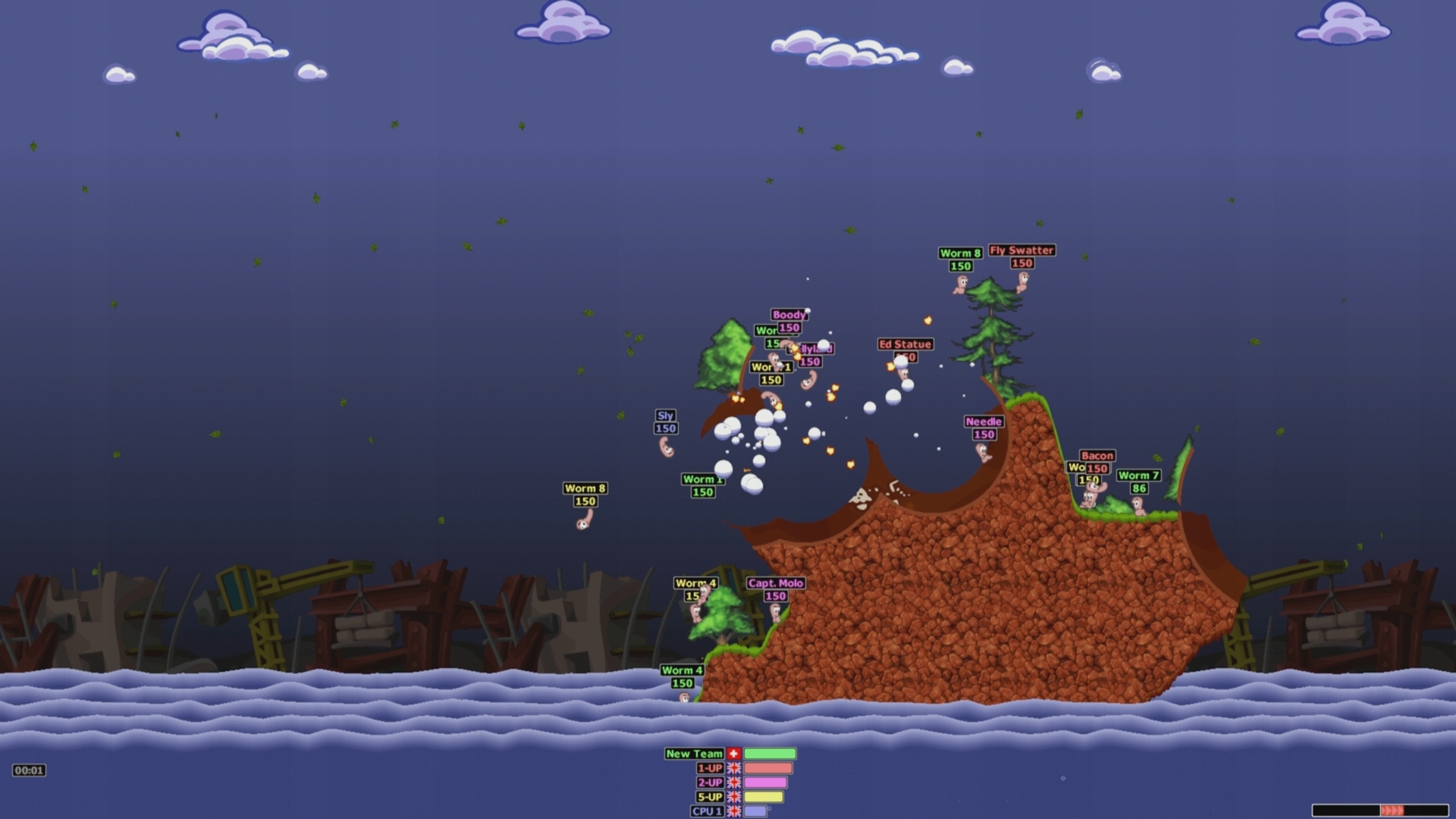This screenshot has height=819, width=1456.
Task: Click the Union Jack flag beside 2-UP
Action: click(733, 783)
